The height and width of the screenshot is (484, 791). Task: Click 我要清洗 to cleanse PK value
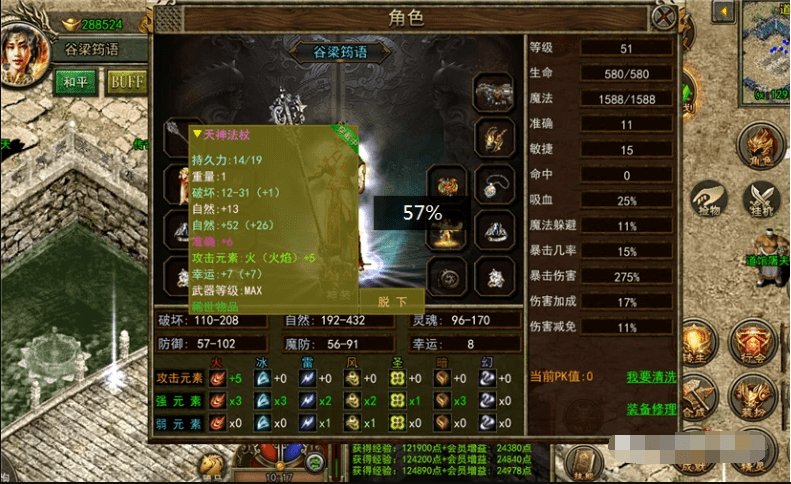click(x=651, y=377)
